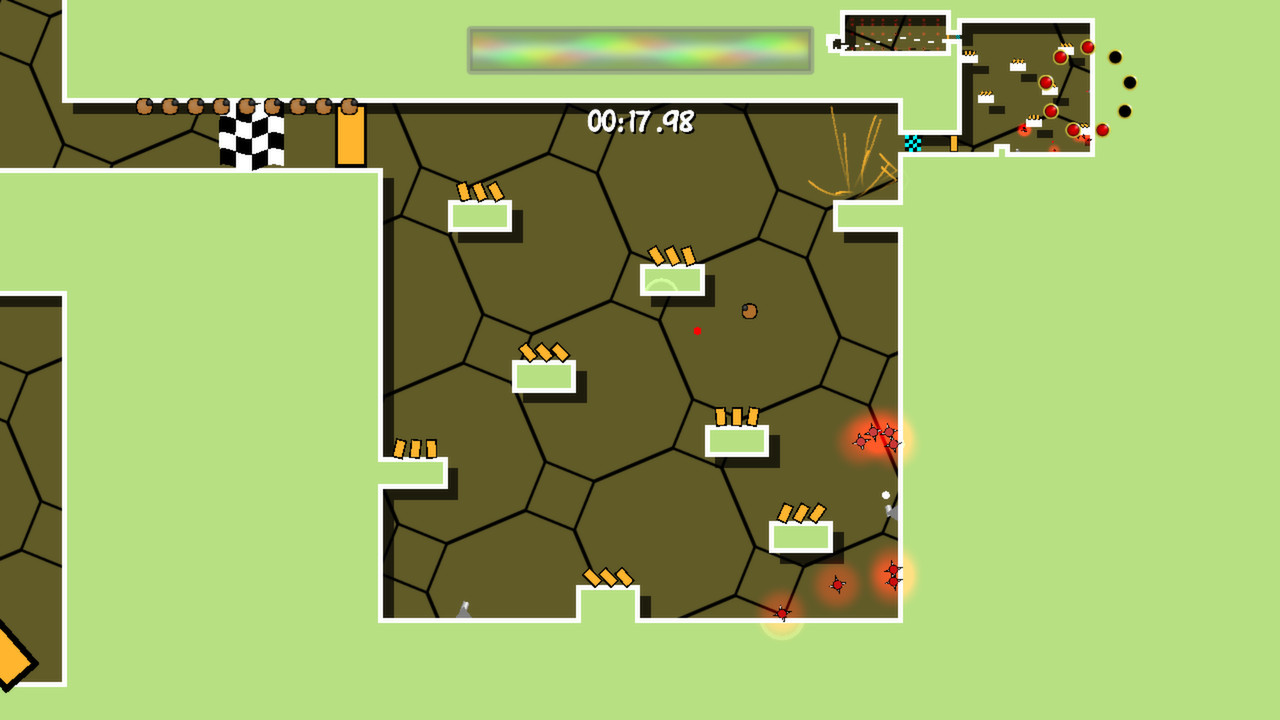Click the white player character near right edge
This screenshot has width=1280, height=720.
tap(885, 493)
